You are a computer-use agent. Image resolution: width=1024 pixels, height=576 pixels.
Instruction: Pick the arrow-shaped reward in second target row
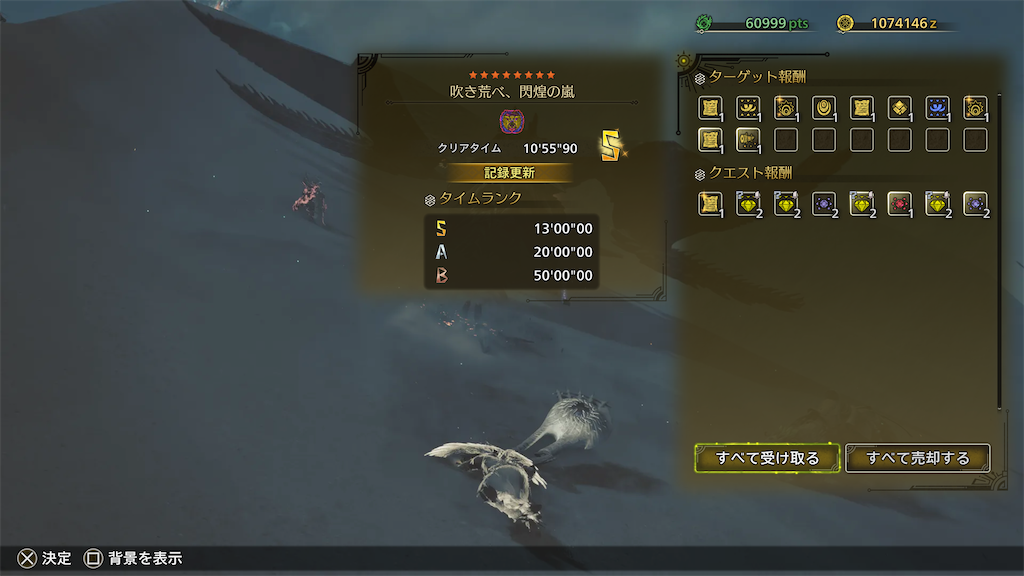(747, 140)
